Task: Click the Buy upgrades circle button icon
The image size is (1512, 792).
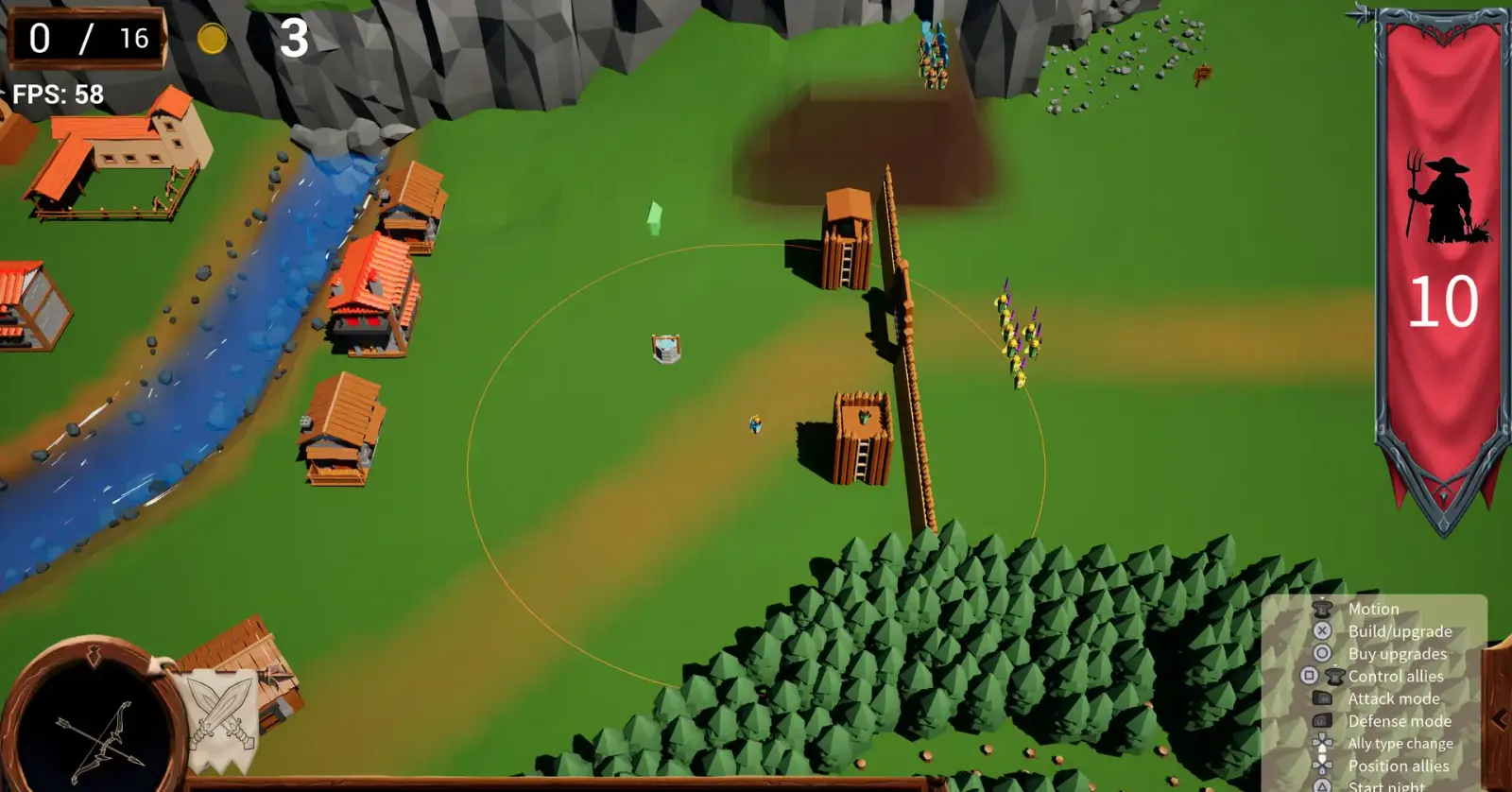Action: (1320, 653)
